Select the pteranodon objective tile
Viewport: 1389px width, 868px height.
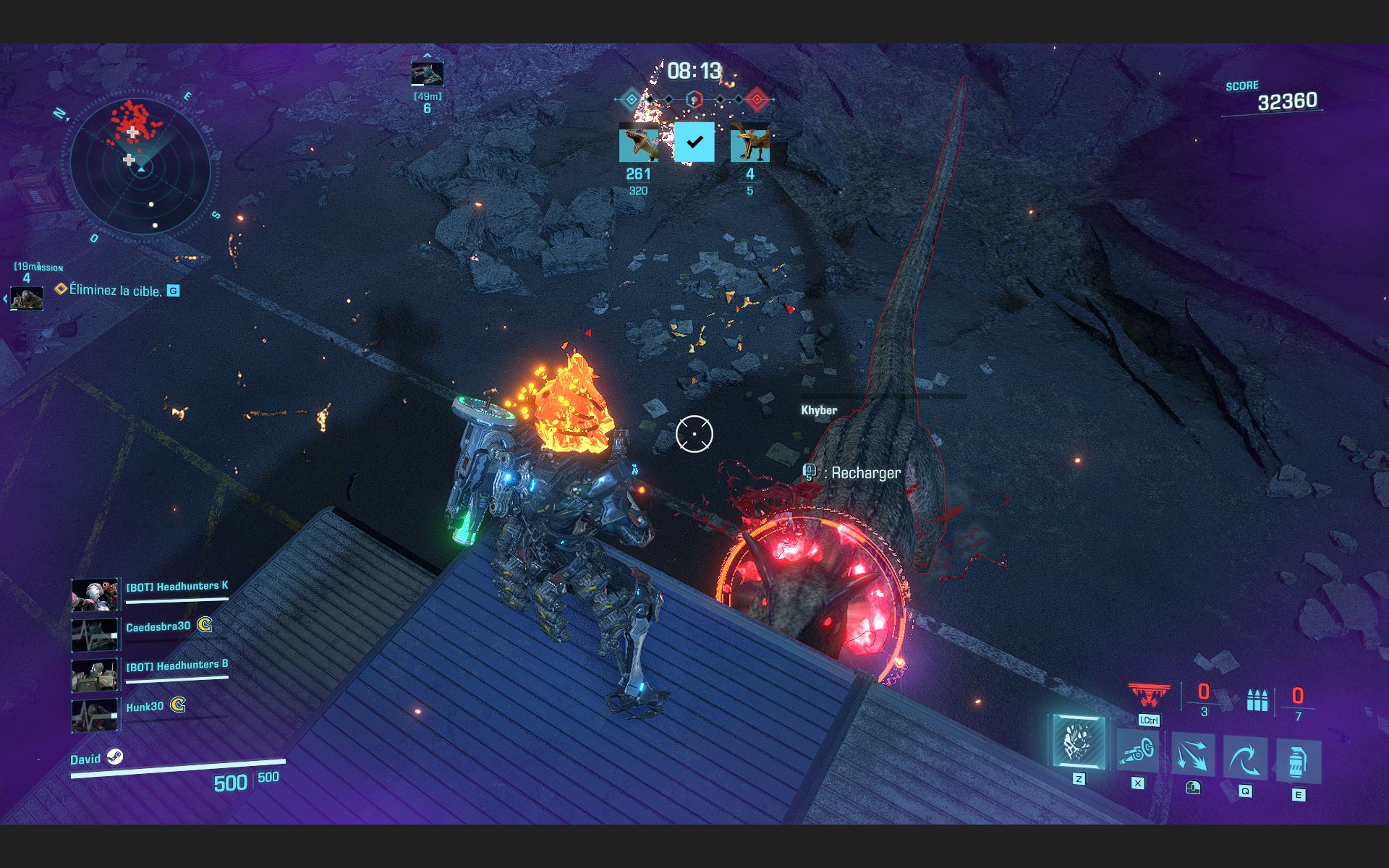[x=749, y=143]
